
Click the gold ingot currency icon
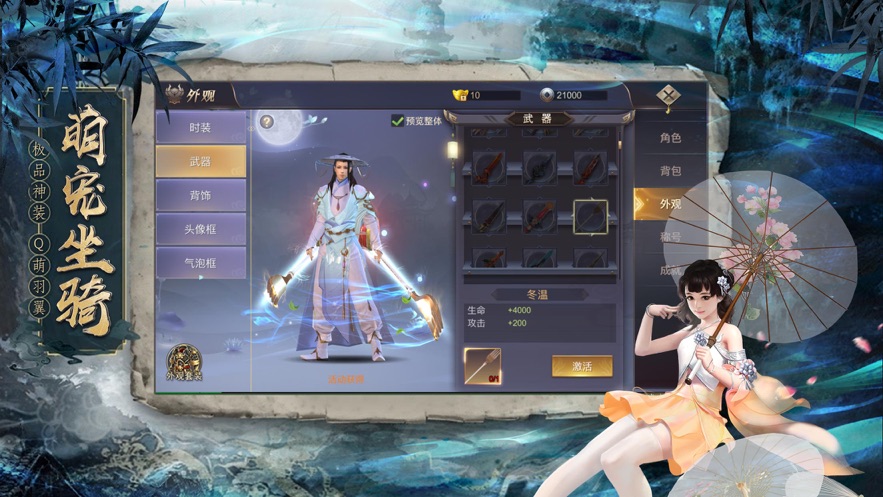[x=460, y=95]
